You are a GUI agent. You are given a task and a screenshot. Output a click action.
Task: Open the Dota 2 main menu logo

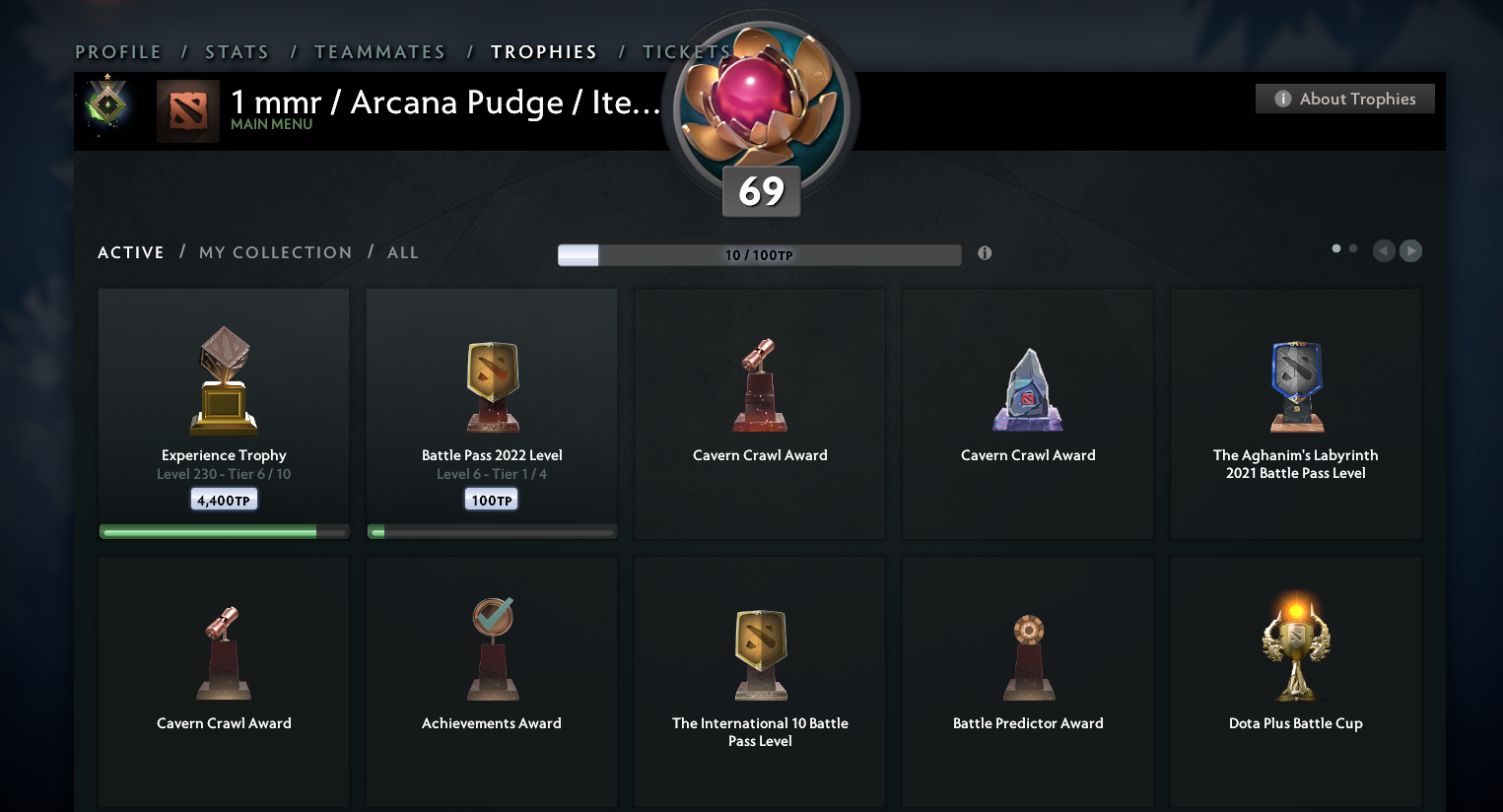point(188,110)
